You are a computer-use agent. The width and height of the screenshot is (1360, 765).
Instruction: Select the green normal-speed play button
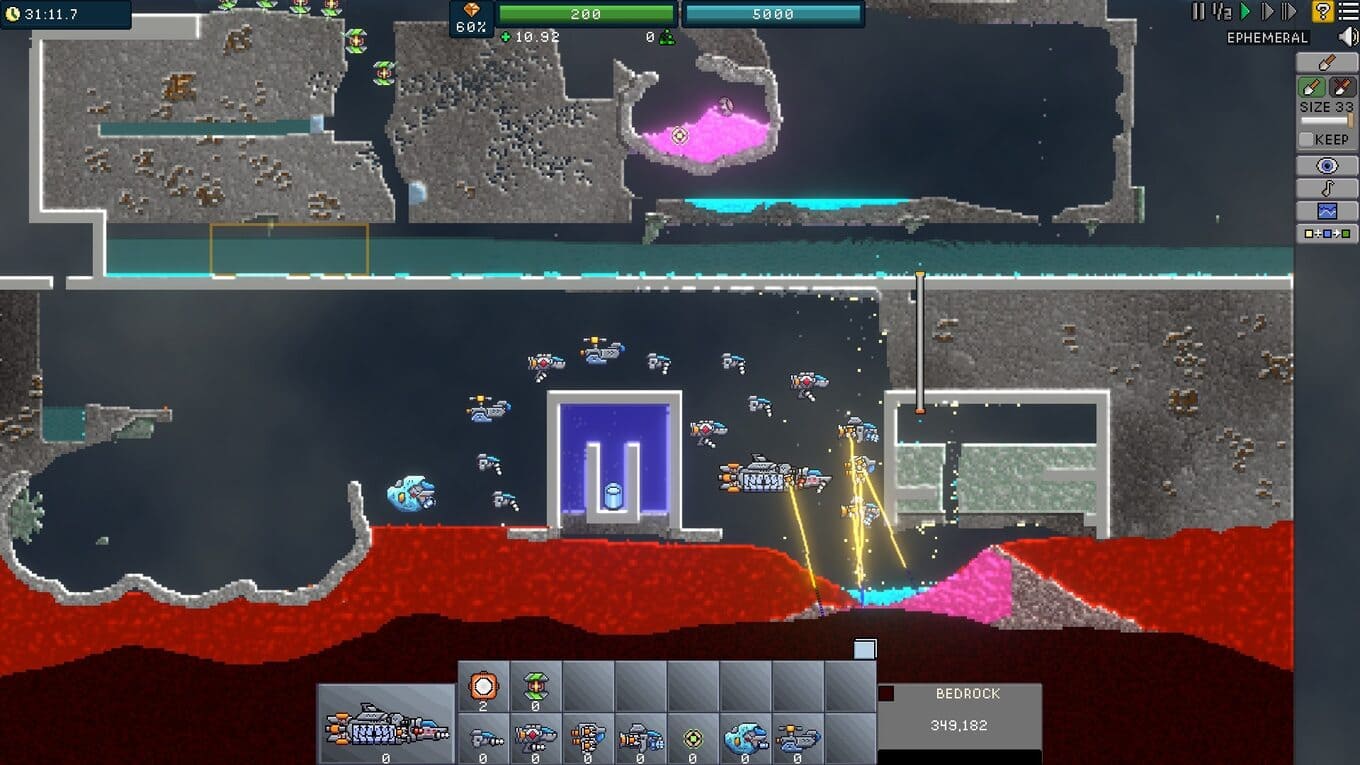tap(1246, 12)
